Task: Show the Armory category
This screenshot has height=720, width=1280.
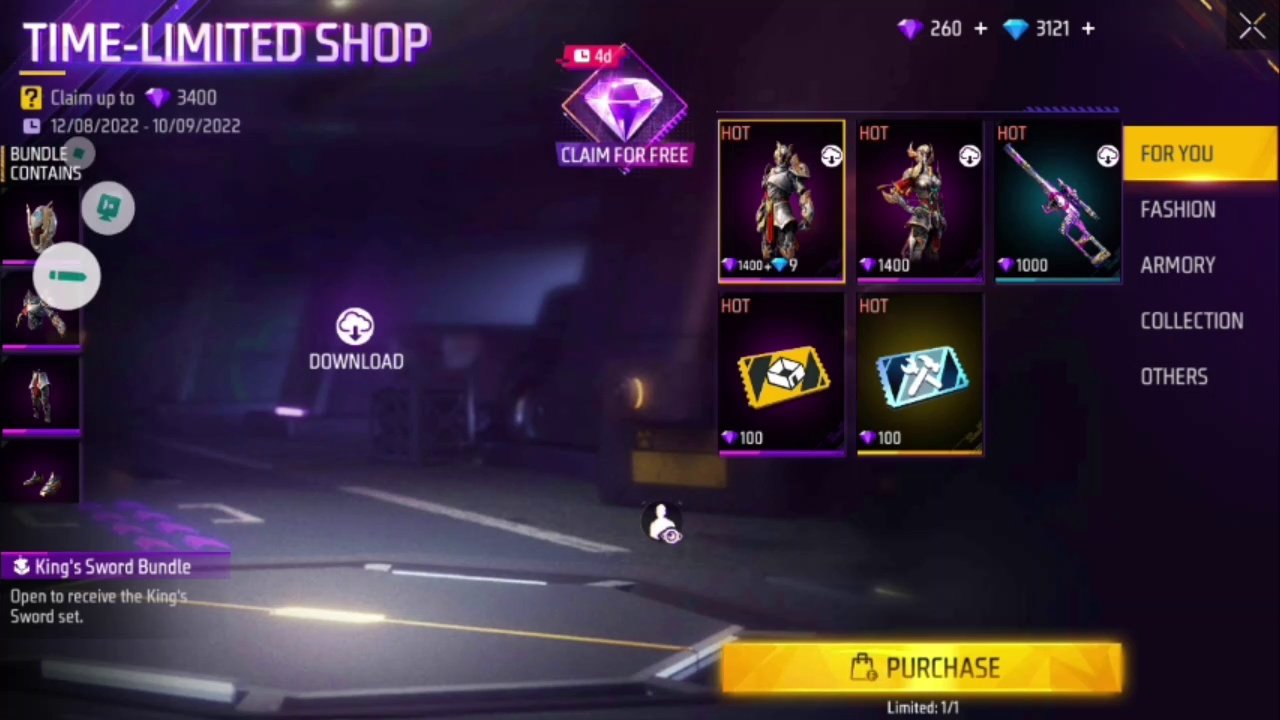Action: pyautogui.click(x=1178, y=265)
